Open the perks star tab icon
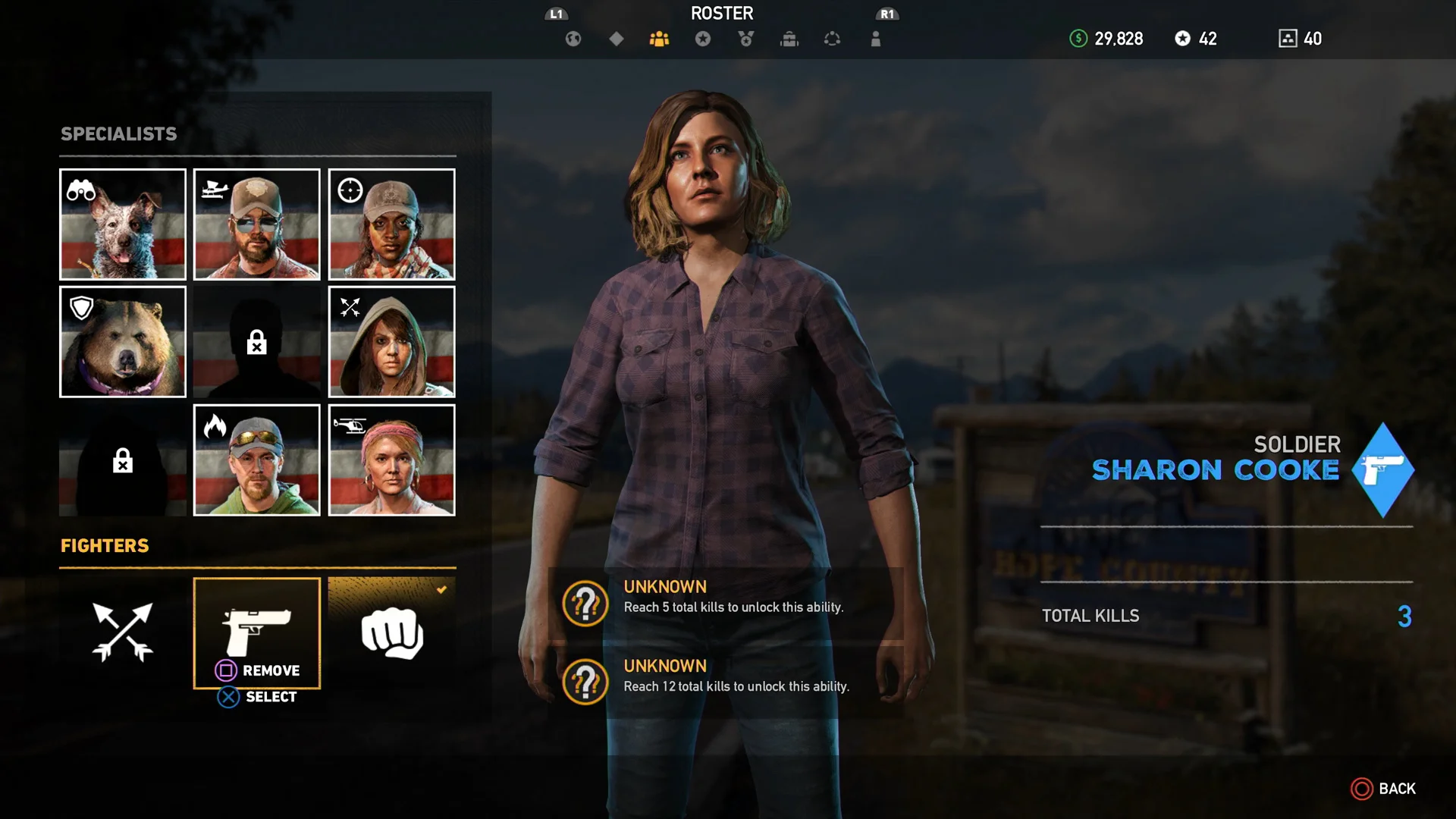This screenshot has height=819, width=1456. tap(703, 39)
